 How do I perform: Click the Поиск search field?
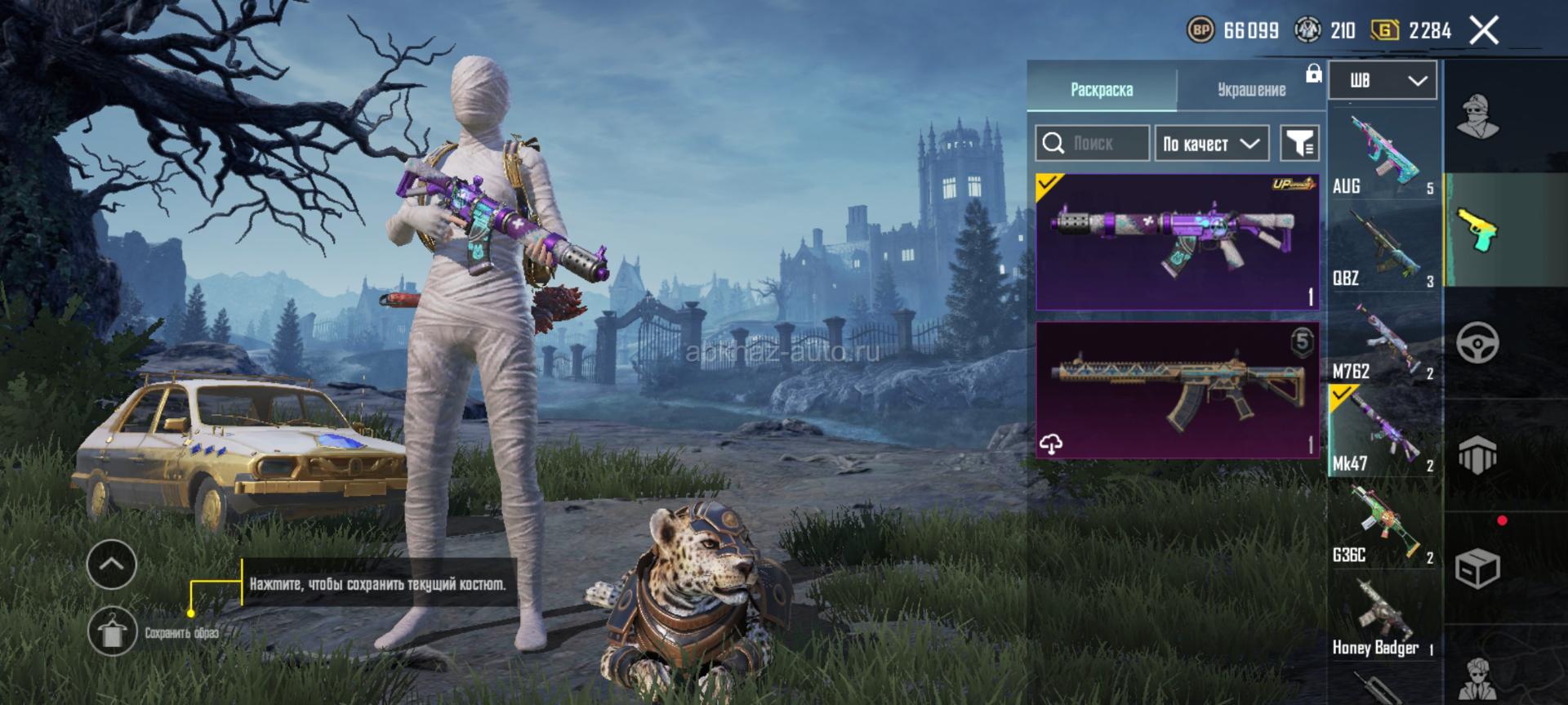[1093, 144]
